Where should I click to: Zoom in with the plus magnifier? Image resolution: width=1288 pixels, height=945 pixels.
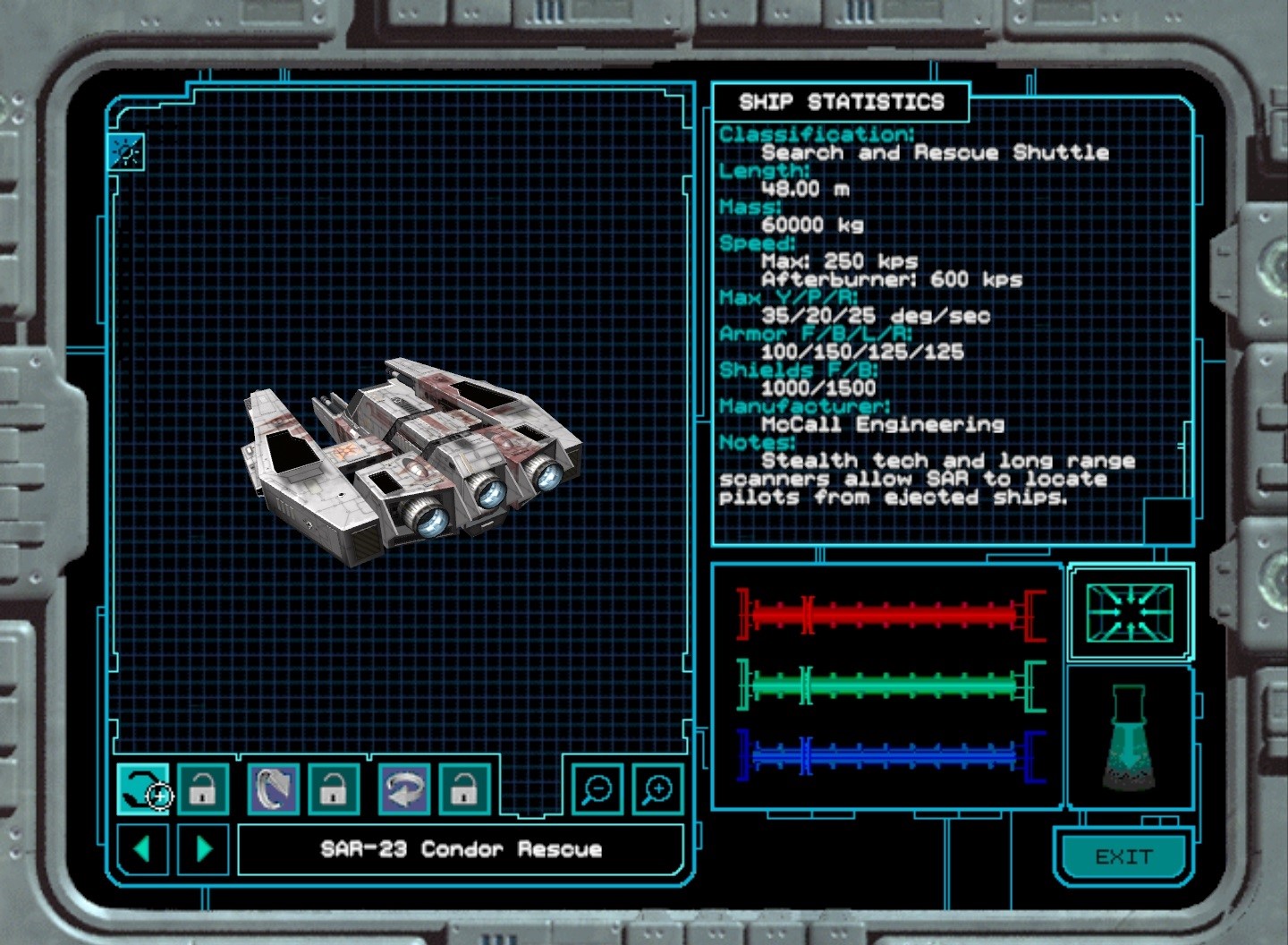[657, 789]
